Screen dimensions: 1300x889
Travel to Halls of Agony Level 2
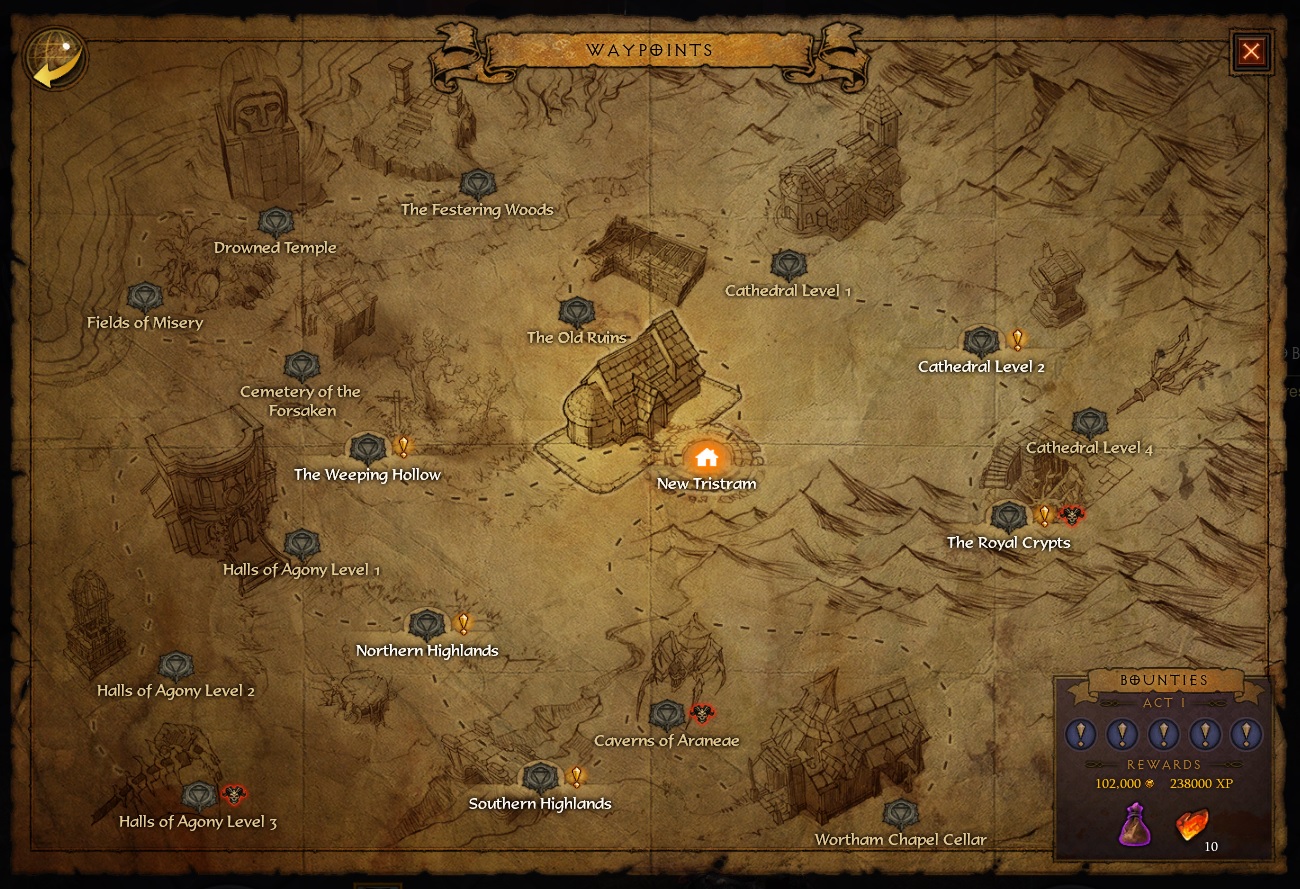click(176, 667)
